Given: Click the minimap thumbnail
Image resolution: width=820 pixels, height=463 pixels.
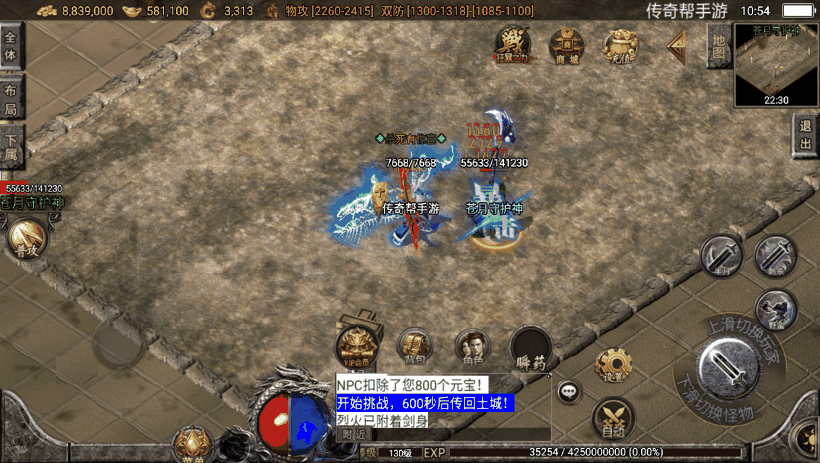Looking at the screenshot, I should point(776,65).
